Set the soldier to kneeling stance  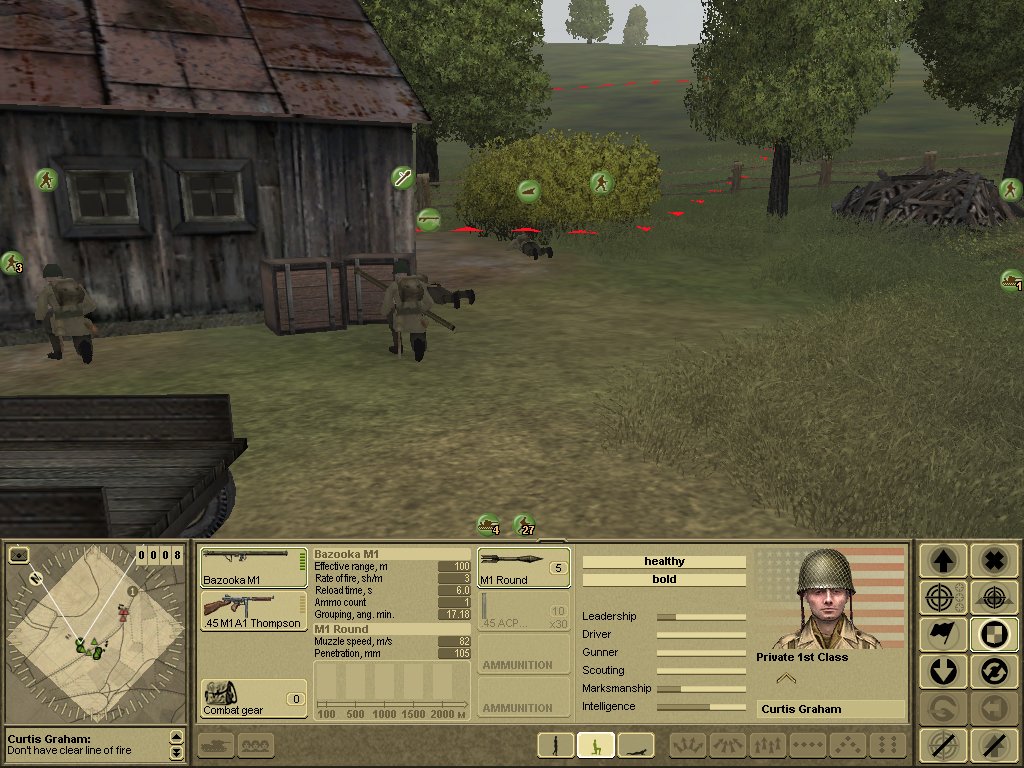[x=595, y=745]
